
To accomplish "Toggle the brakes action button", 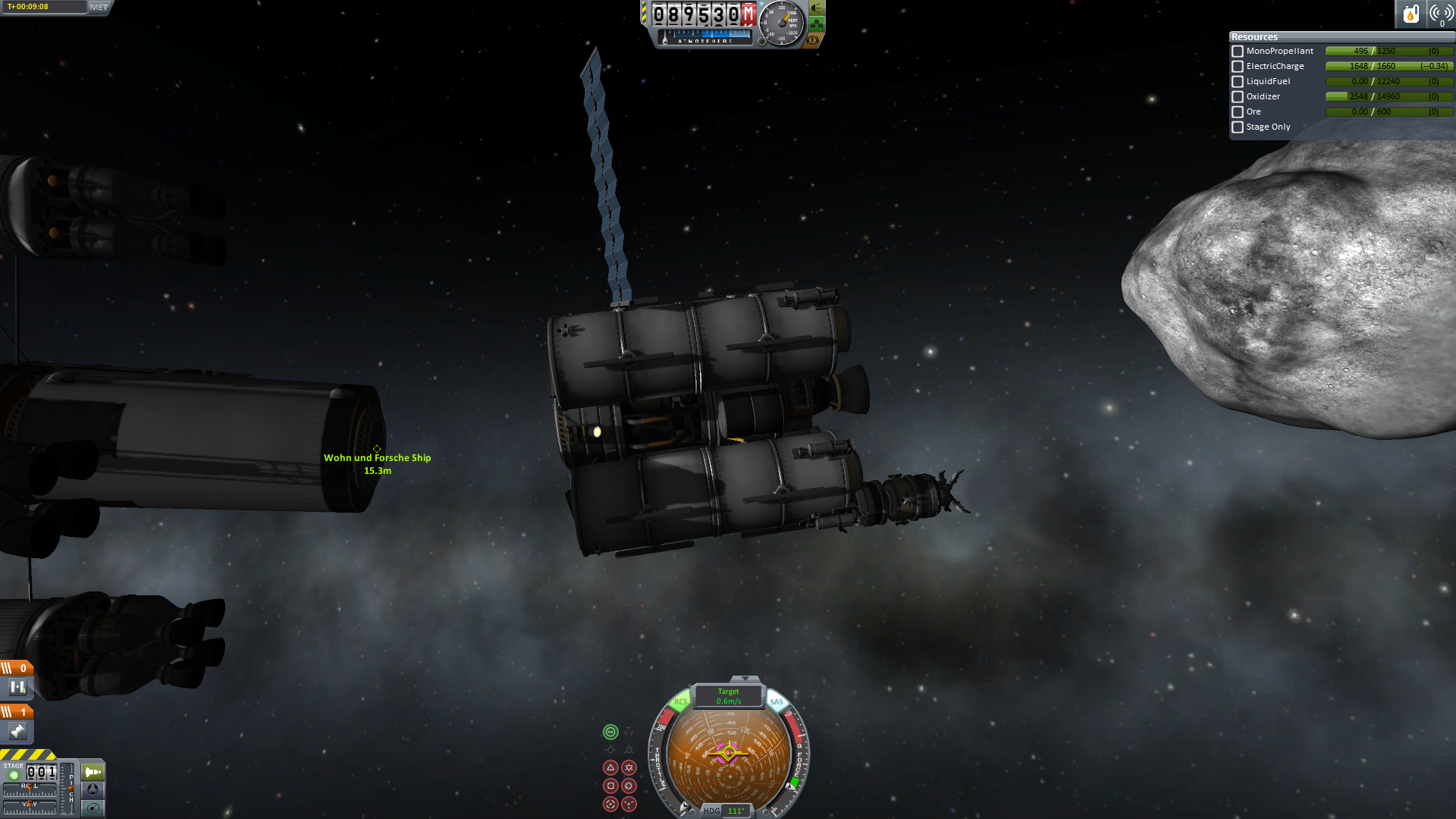I will tap(813, 40).
